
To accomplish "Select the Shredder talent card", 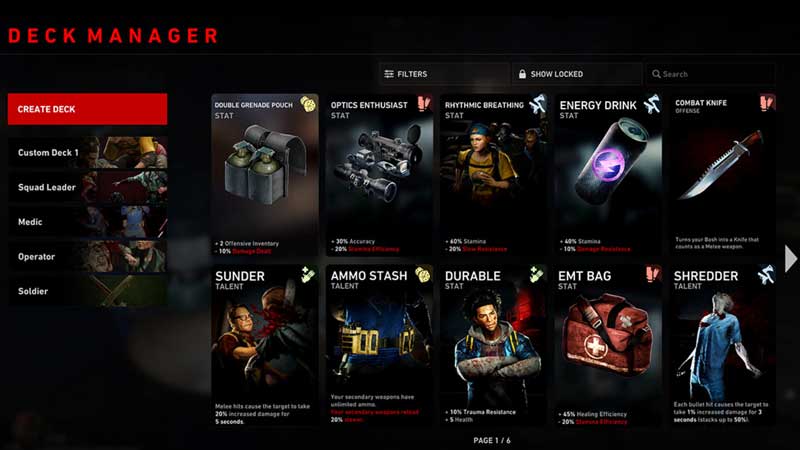I will pyautogui.click(x=722, y=344).
